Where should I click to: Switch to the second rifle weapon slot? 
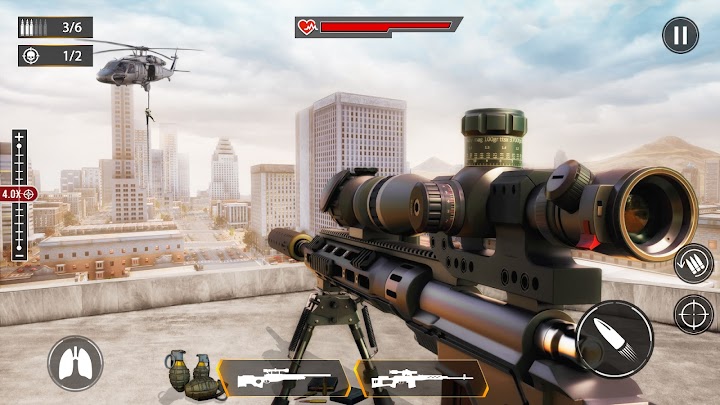tap(421, 380)
